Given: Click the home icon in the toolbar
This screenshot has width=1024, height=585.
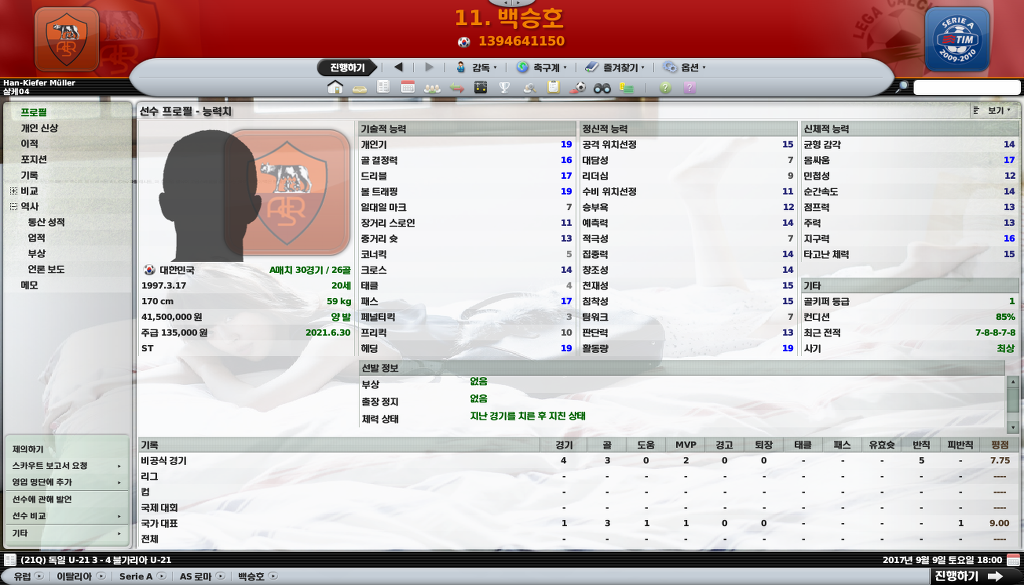Looking at the screenshot, I should tap(336, 88).
